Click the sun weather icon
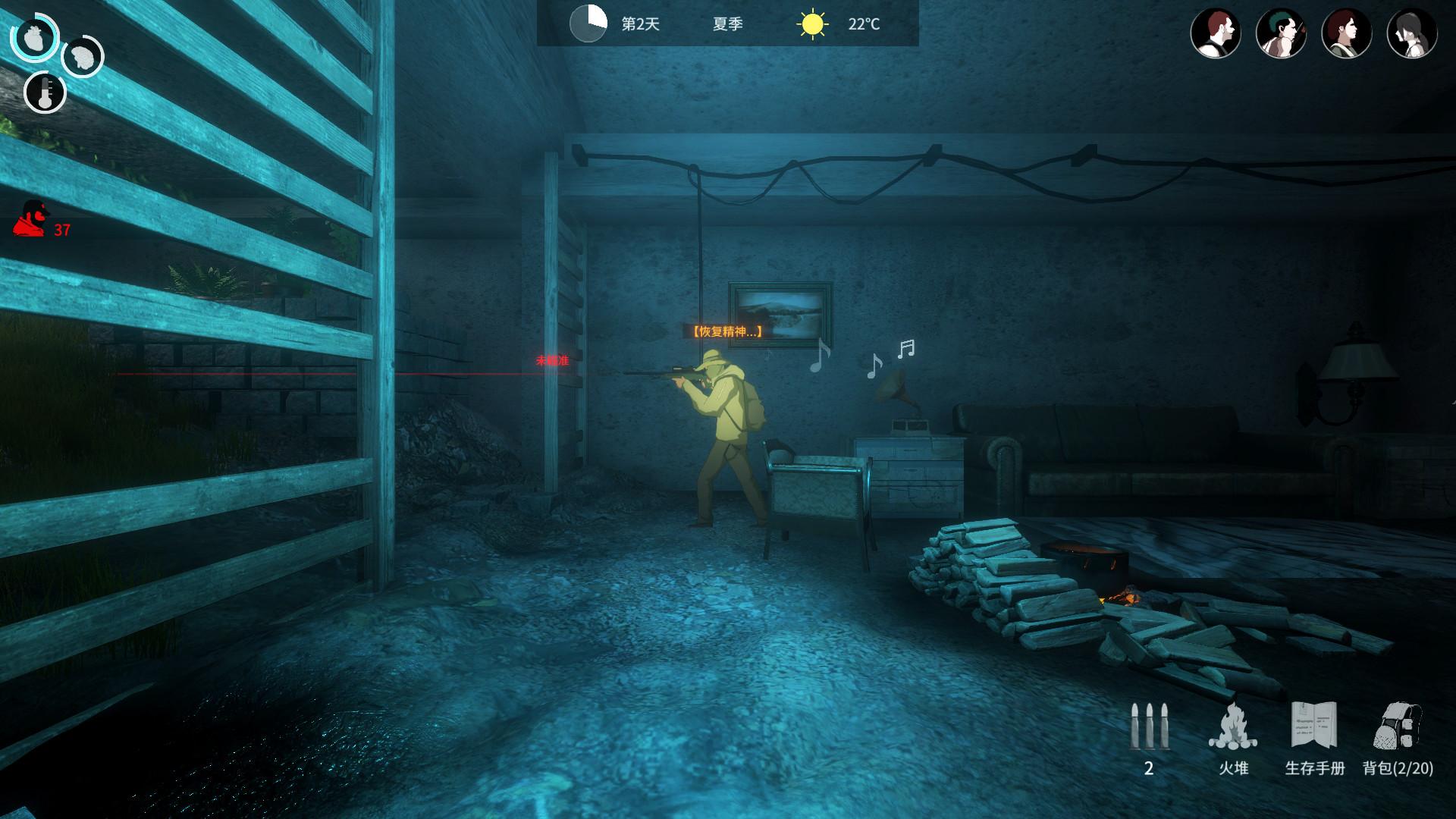This screenshot has height=819, width=1456. pos(812,24)
